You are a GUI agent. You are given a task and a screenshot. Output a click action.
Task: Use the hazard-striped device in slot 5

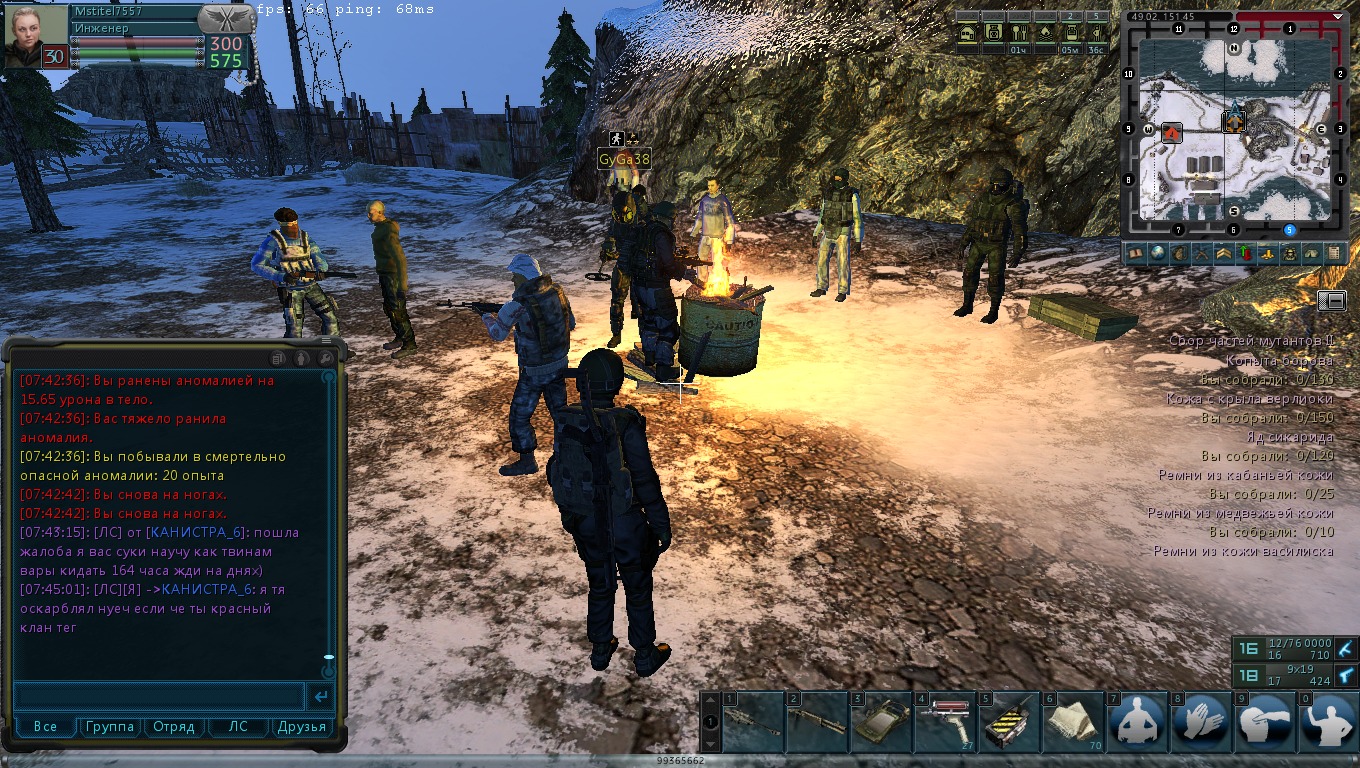pos(1007,722)
